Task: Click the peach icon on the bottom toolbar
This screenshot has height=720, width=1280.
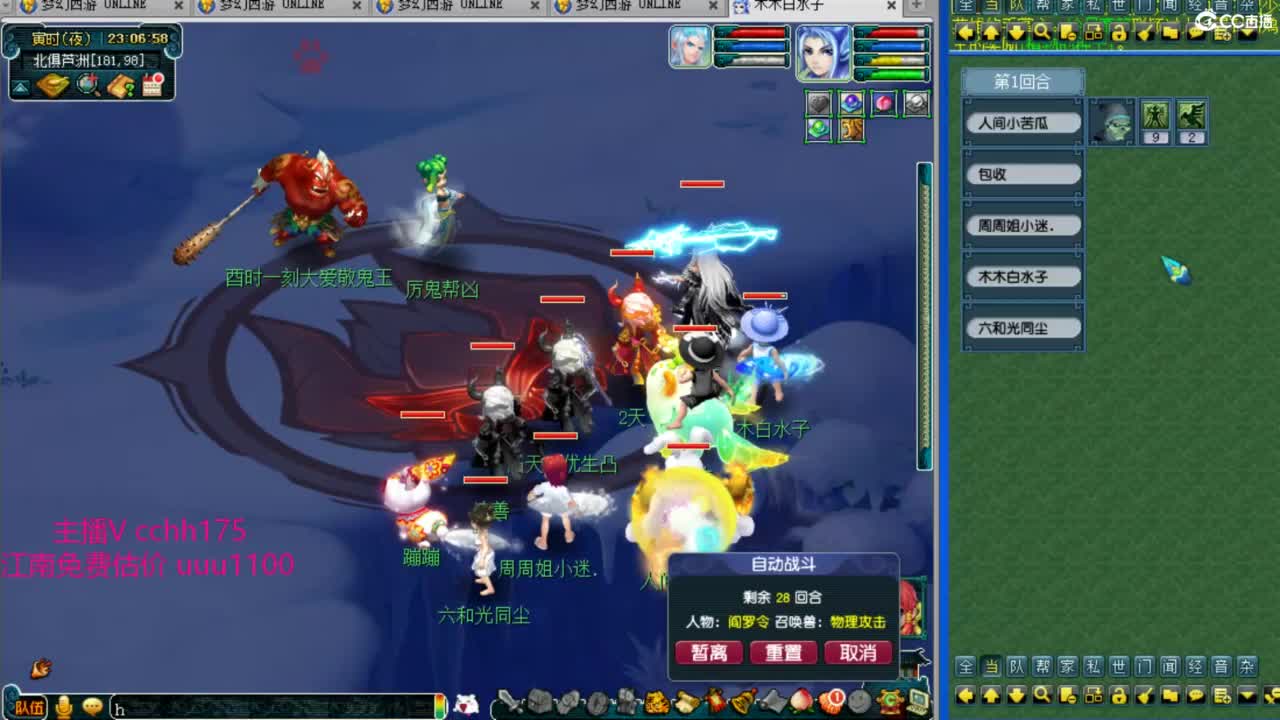Action: pyautogui.click(x=799, y=702)
